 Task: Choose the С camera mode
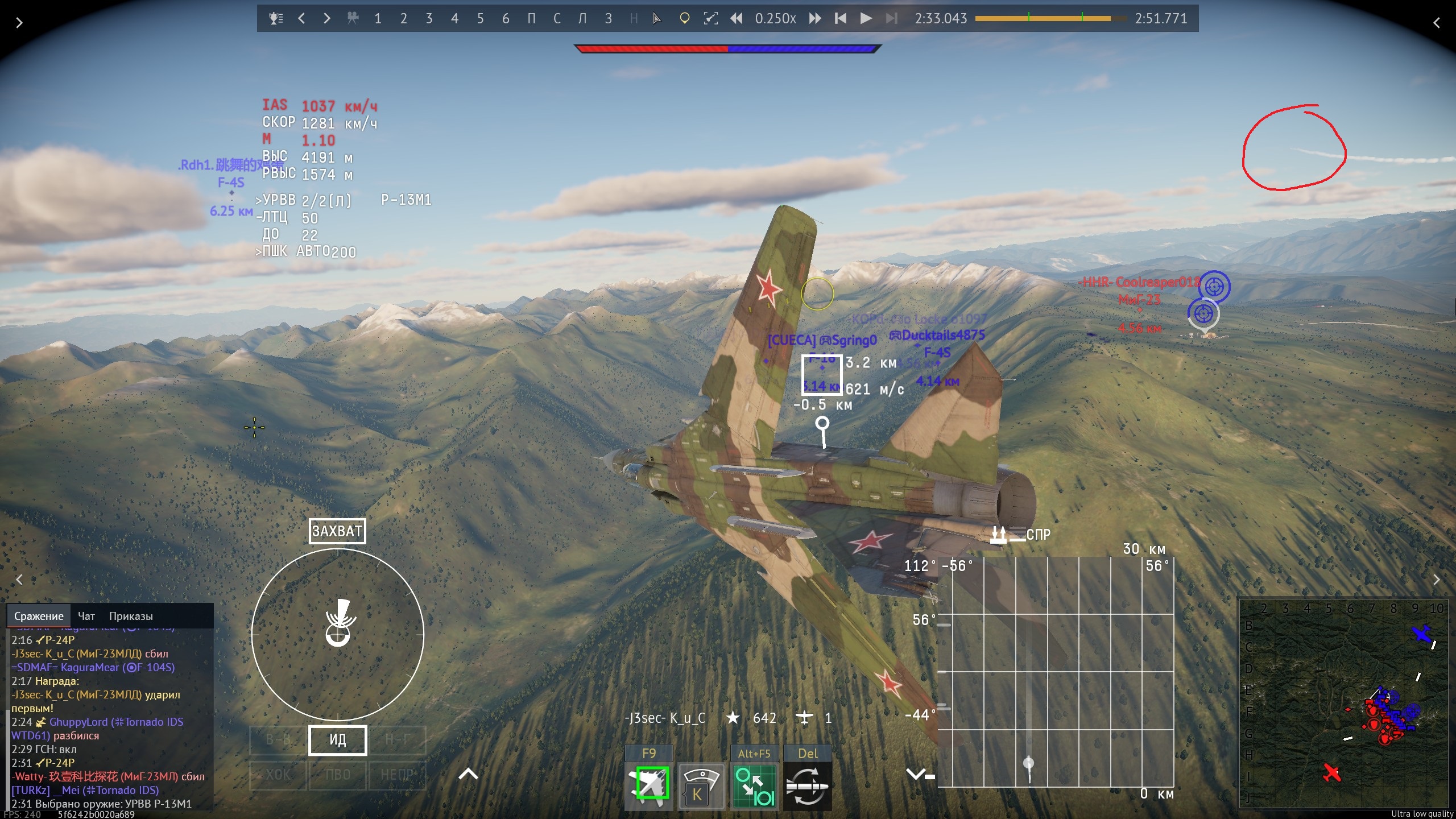[557, 19]
